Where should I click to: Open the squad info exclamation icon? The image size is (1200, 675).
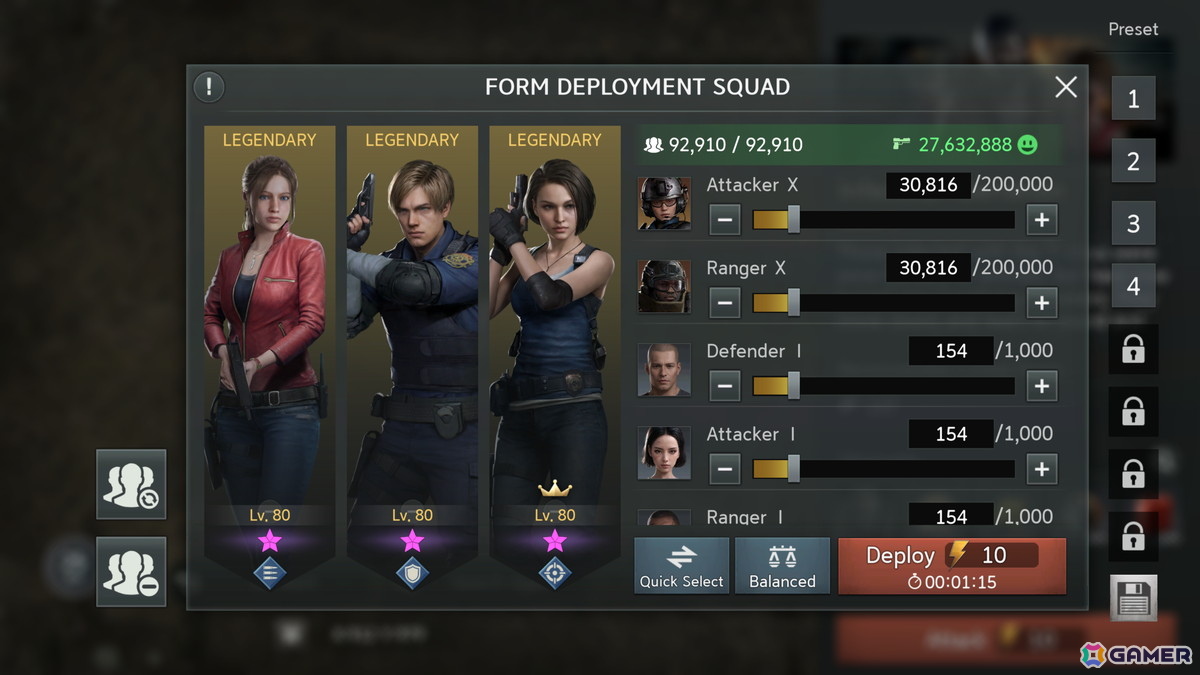(x=209, y=87)
